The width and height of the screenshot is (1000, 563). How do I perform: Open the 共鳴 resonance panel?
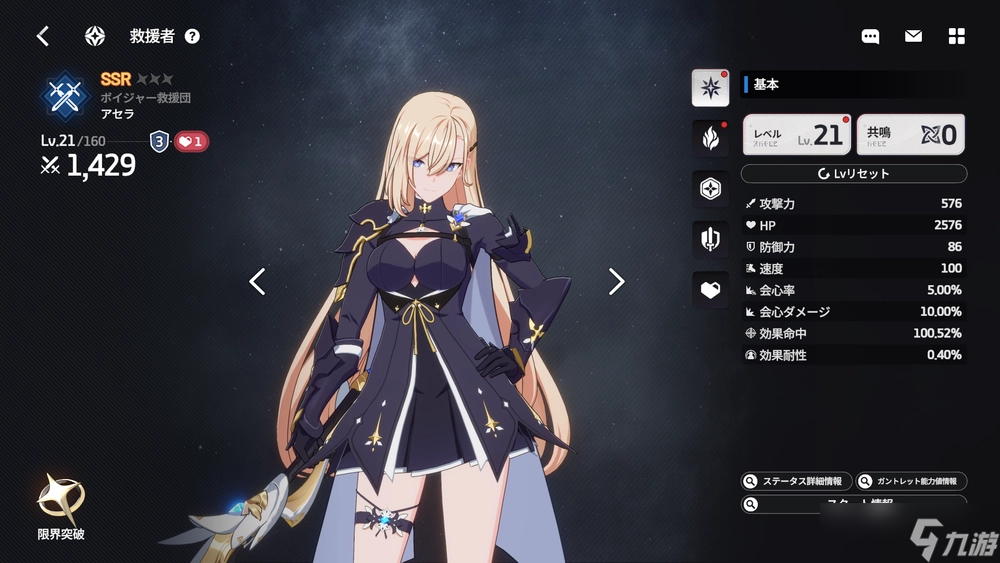pyautogui.click(x=910, y=135)
